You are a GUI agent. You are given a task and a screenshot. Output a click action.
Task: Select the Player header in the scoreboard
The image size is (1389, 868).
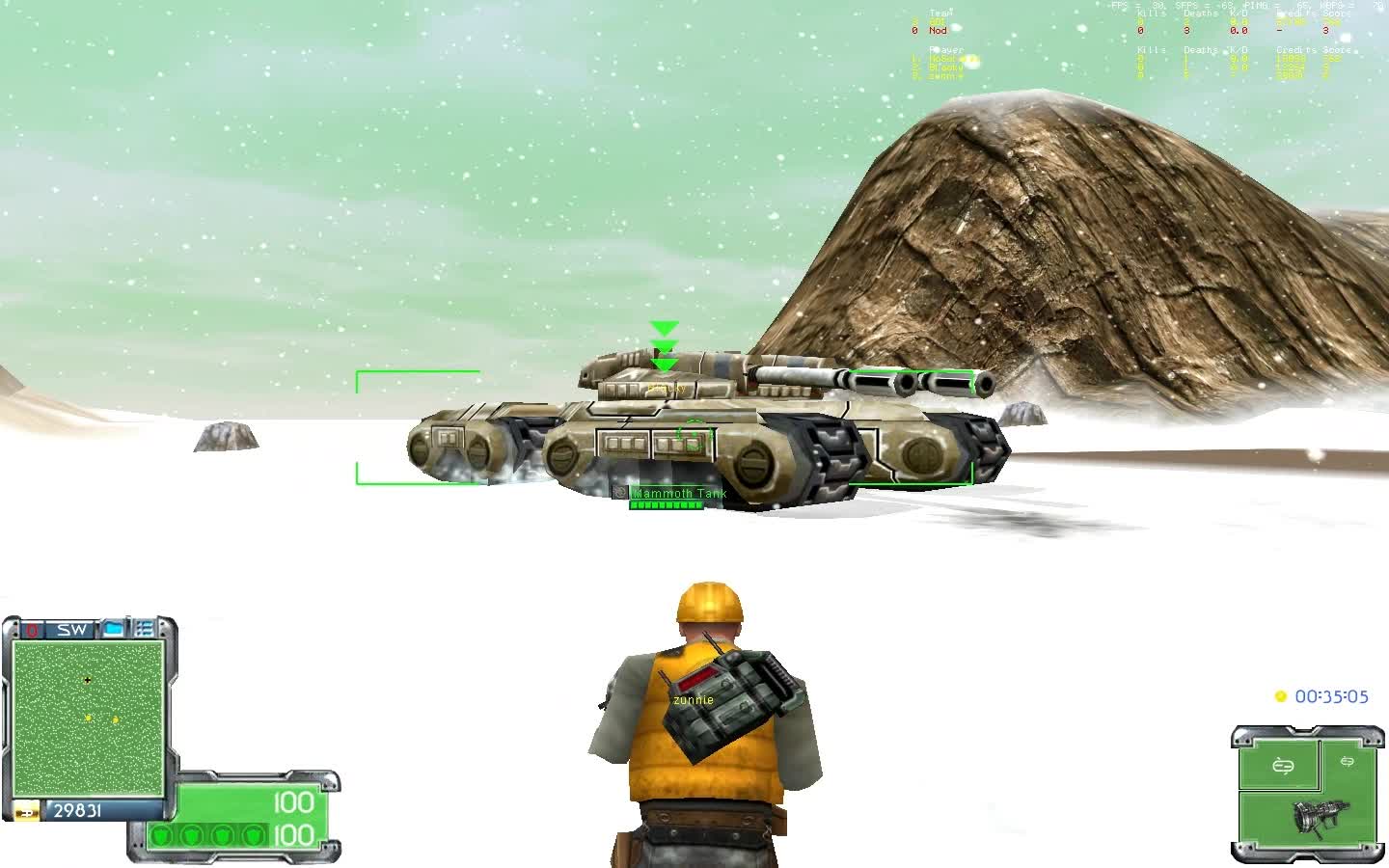tap(945, 48)
